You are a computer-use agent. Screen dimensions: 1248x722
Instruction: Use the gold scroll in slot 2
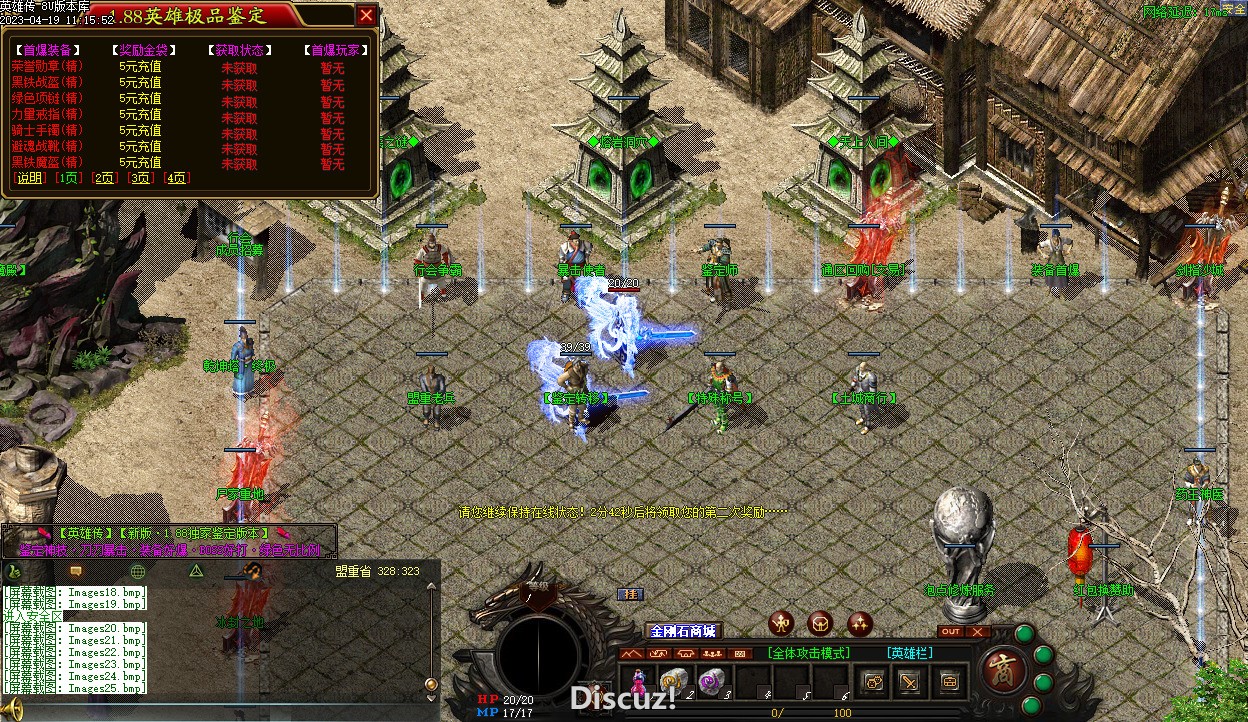674,681
